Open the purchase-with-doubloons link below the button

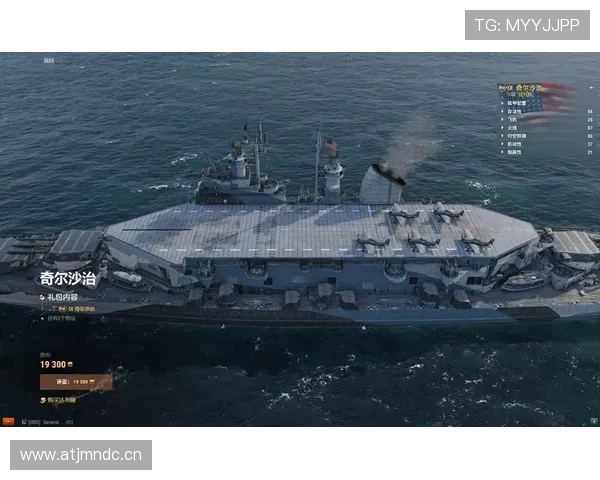(62, 400)
